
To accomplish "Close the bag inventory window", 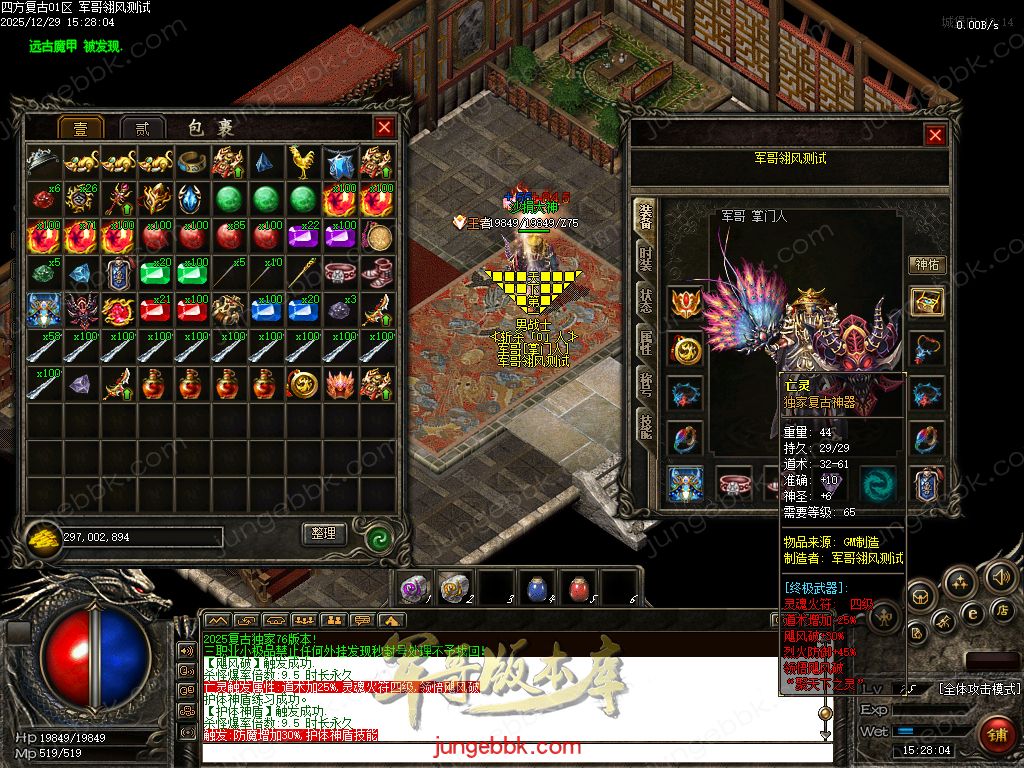I will [x=384, y=127].
